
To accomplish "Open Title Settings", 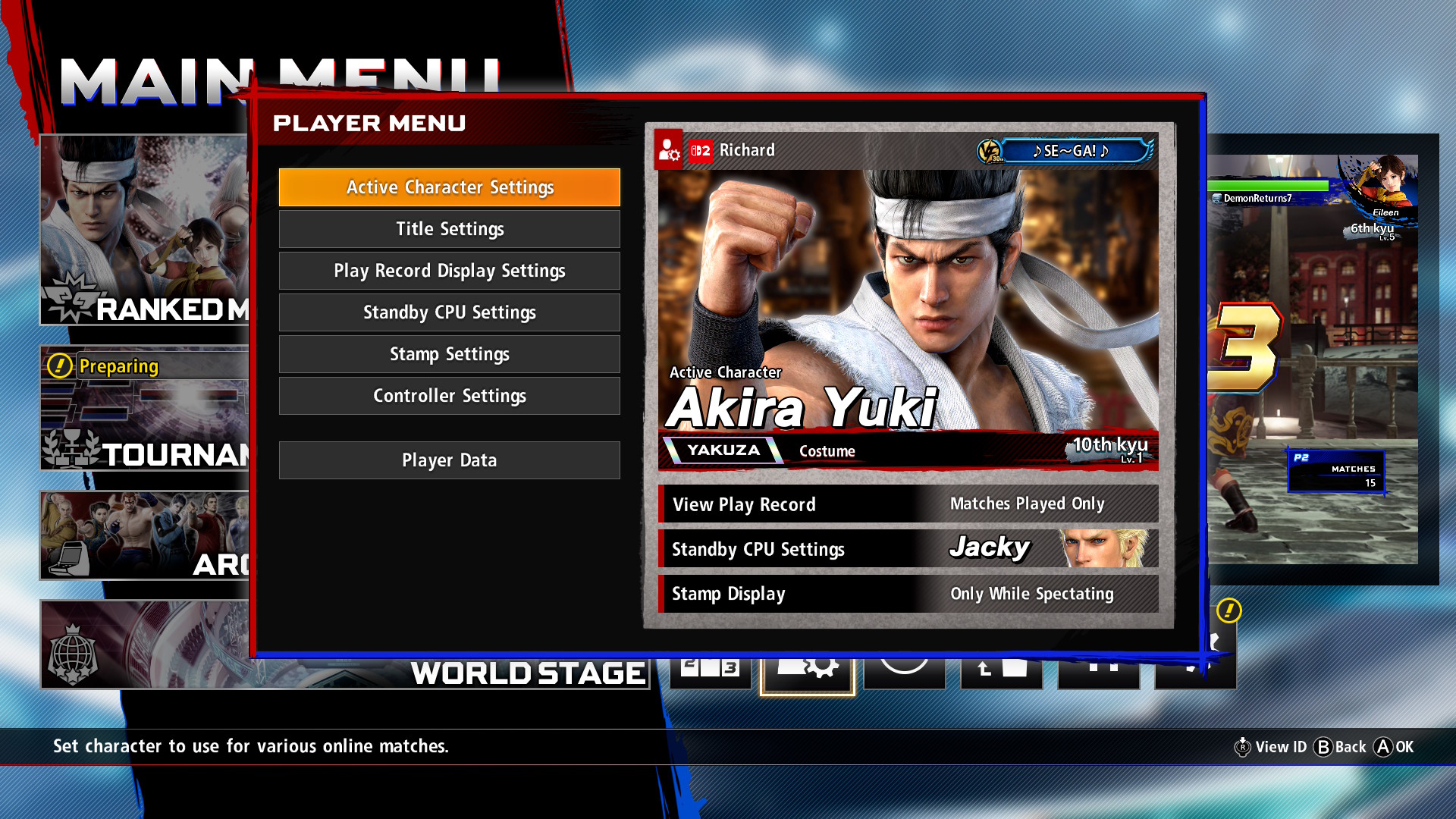I will coord(449,229).
